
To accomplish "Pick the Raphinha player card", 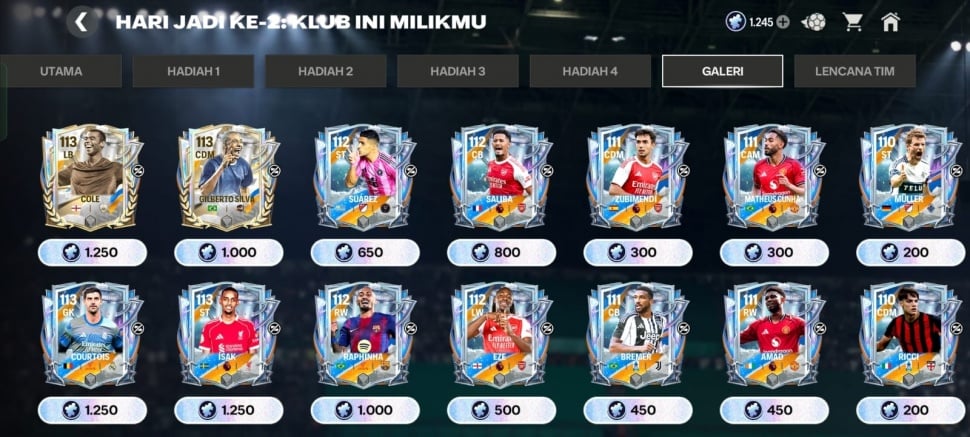I will tap(364, 337).
